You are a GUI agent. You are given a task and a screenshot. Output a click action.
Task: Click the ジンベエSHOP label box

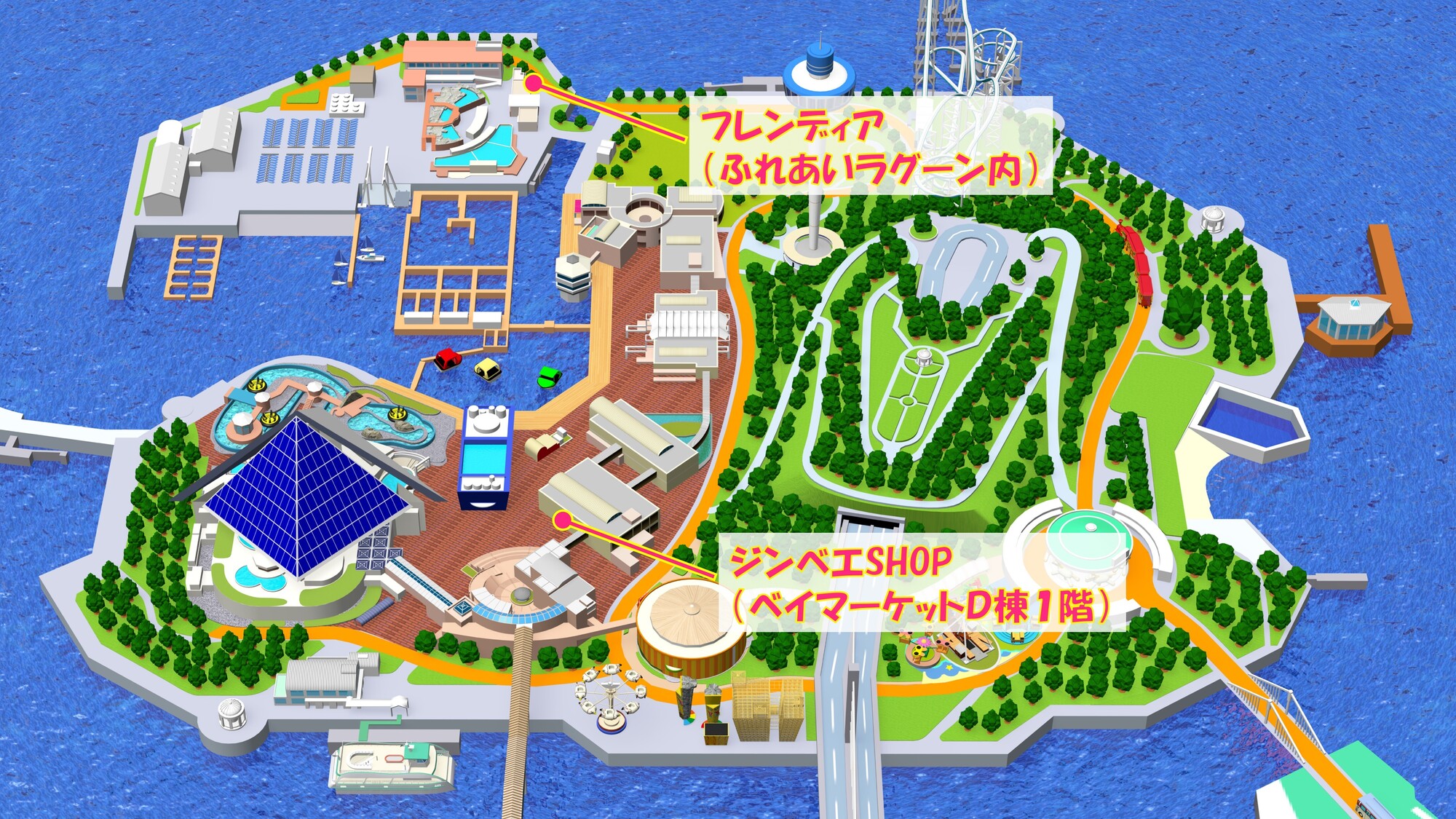point(921,582)
